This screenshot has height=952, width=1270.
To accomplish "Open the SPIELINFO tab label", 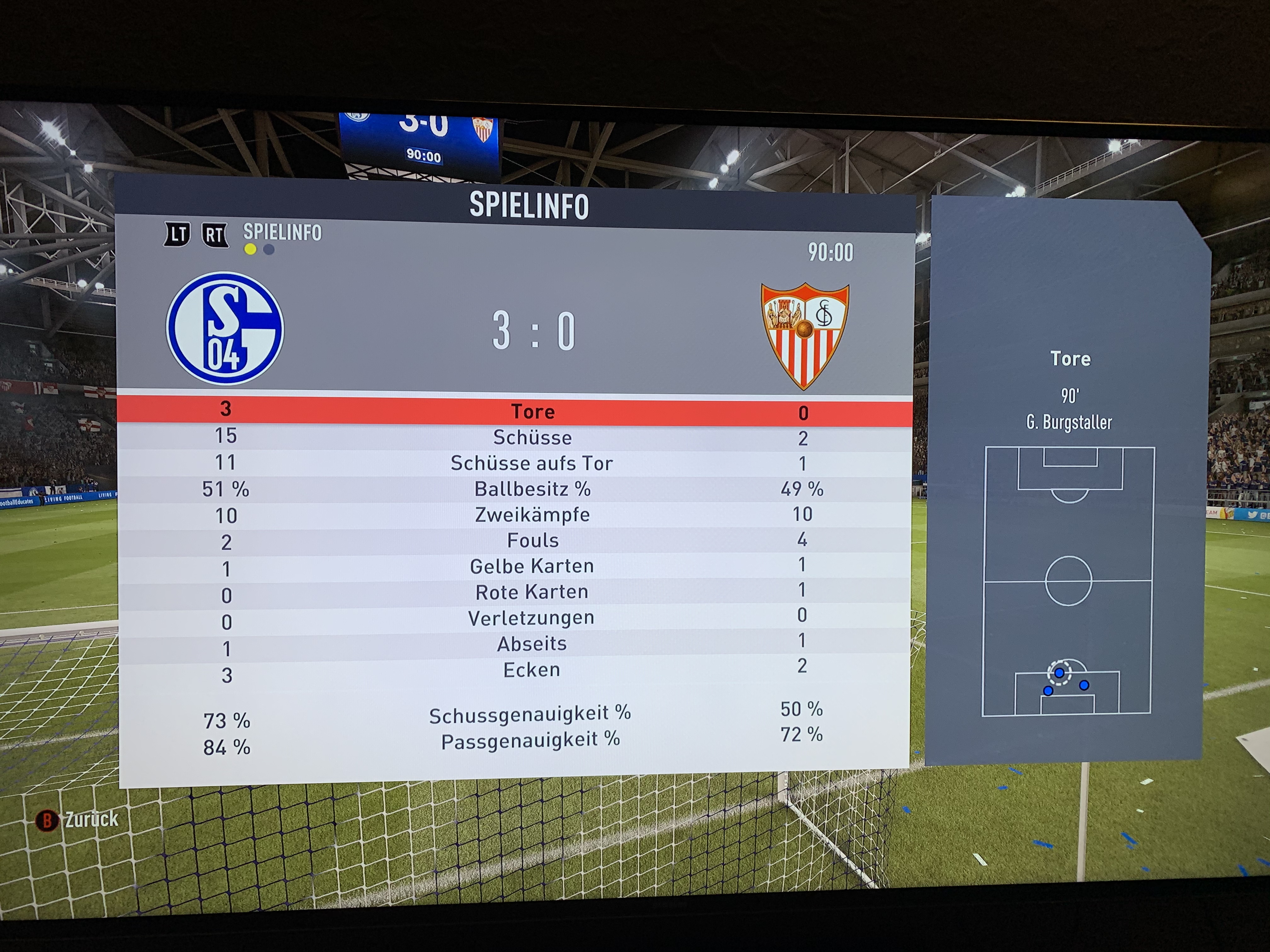I will 282,232.
